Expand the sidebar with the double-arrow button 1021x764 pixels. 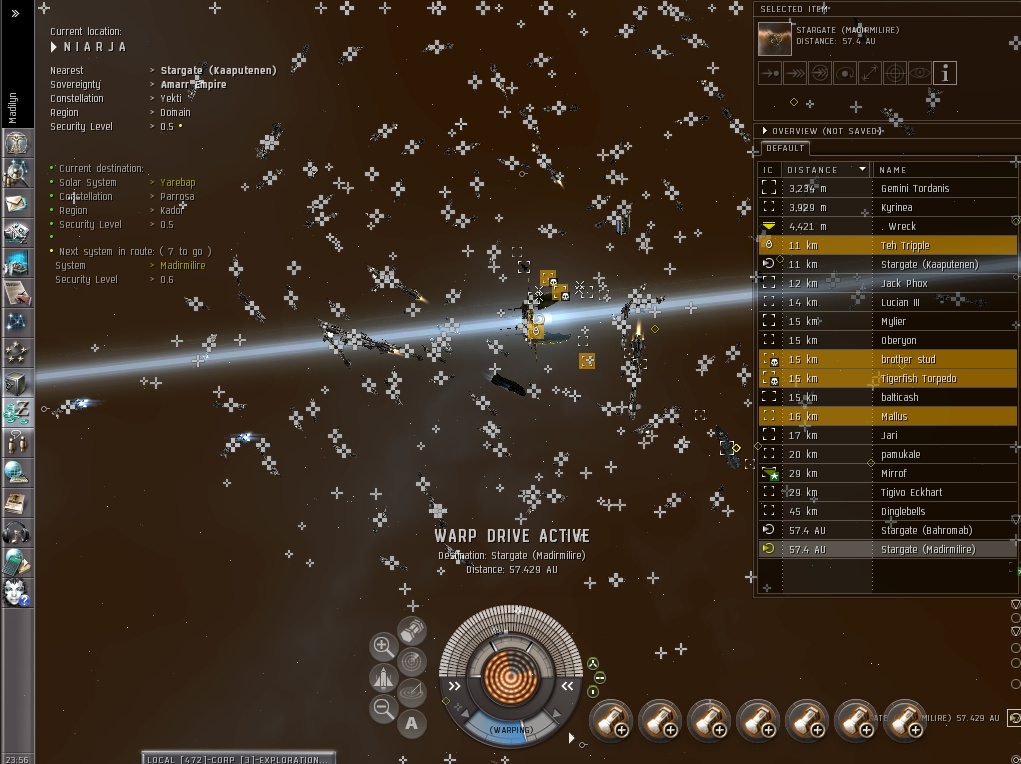[15, 13]
